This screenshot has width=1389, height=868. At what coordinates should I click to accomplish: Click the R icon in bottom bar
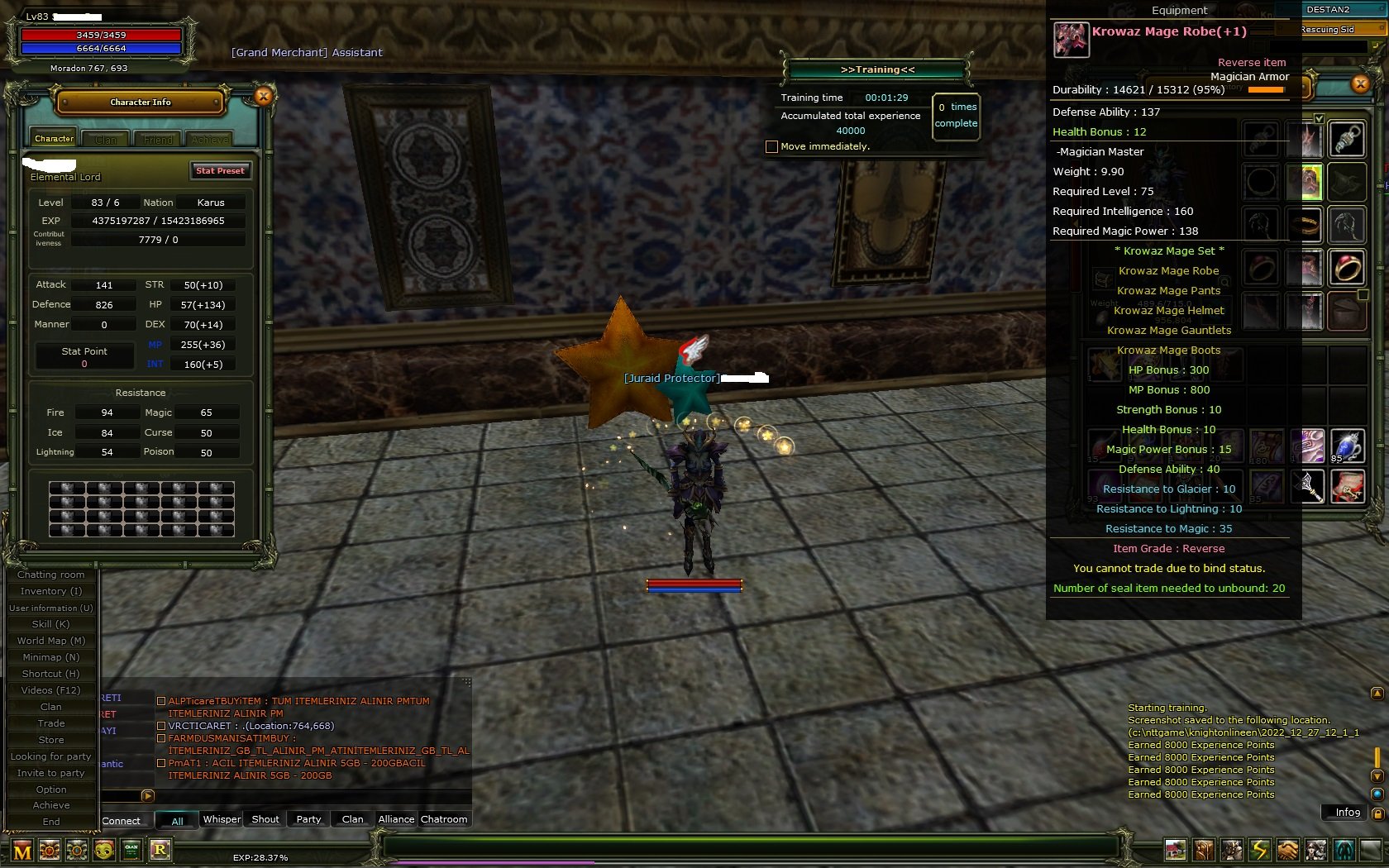[x=160, y=850]
